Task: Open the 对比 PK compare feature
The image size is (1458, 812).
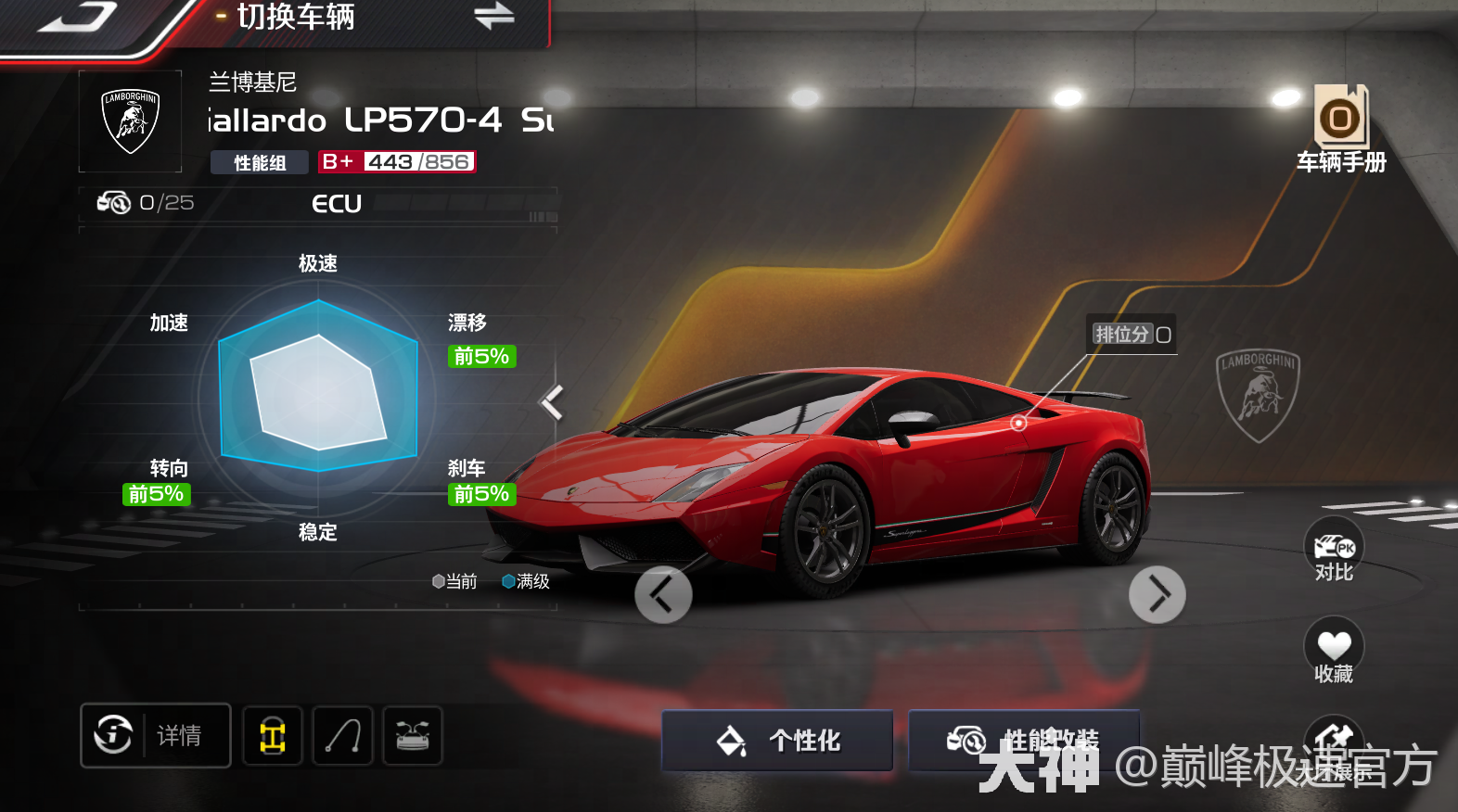Action: pos(1333,550)
